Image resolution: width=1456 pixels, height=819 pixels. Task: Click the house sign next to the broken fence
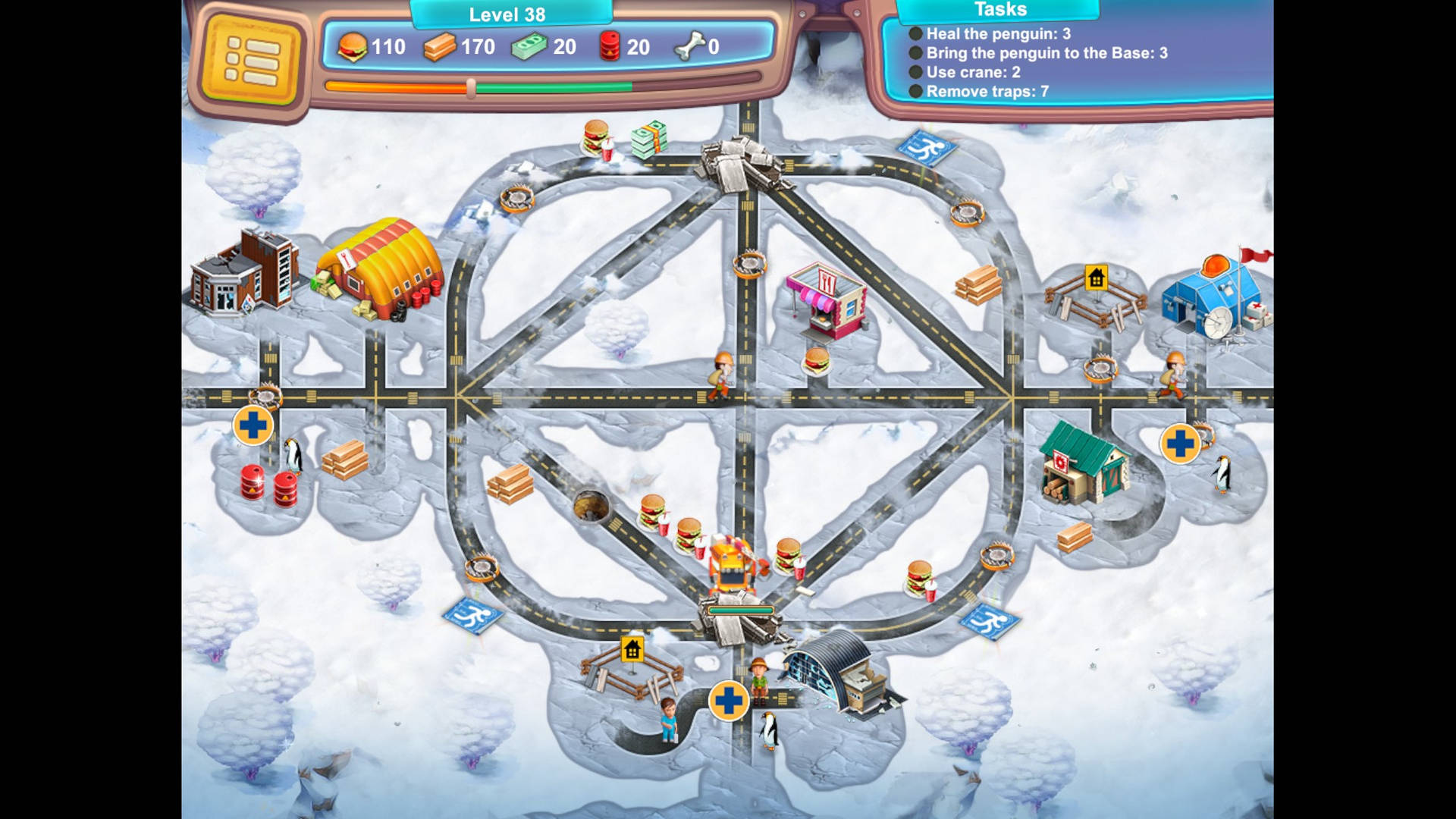(x=631, y=650)
